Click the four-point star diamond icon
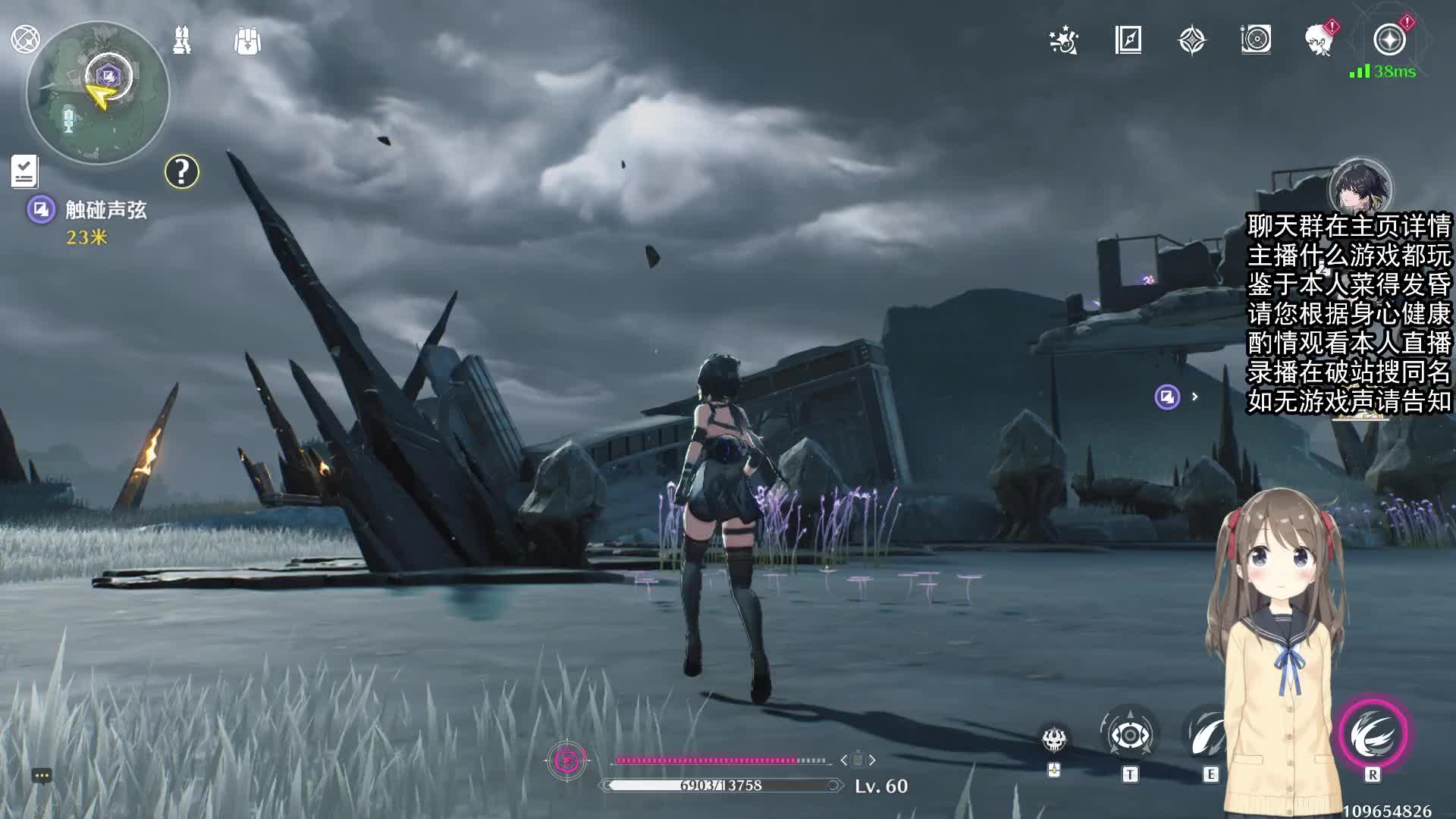 tap(1191, 40)
